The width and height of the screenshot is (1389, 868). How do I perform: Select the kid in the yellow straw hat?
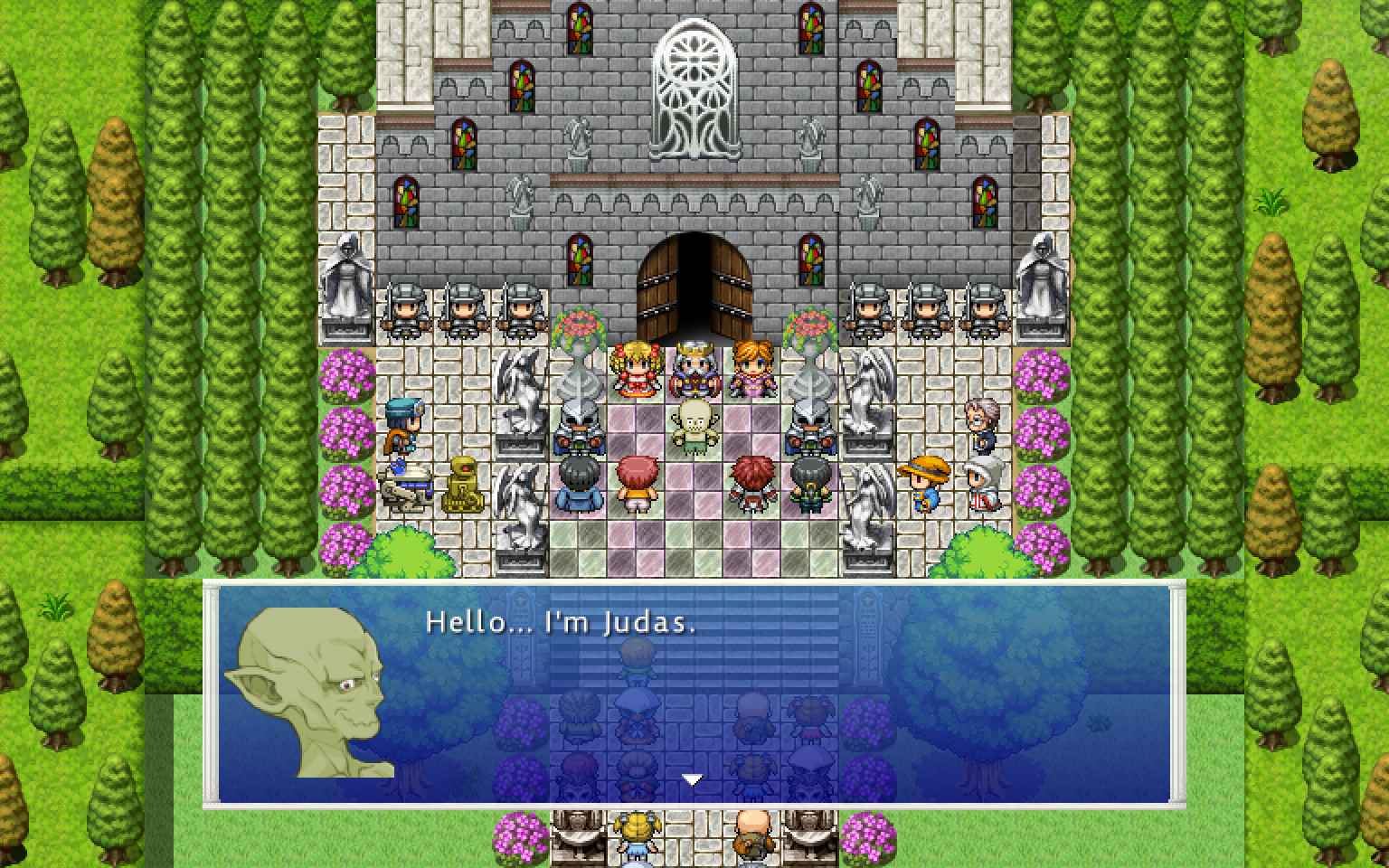pos(923,476)
